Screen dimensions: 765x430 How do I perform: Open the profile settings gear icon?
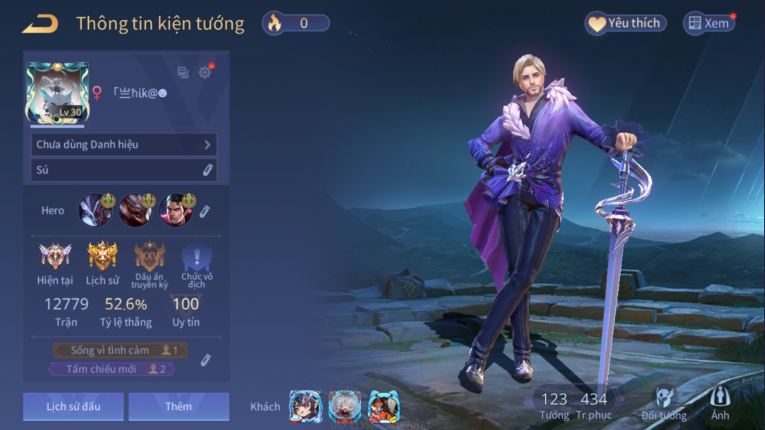tap(205, 72)
